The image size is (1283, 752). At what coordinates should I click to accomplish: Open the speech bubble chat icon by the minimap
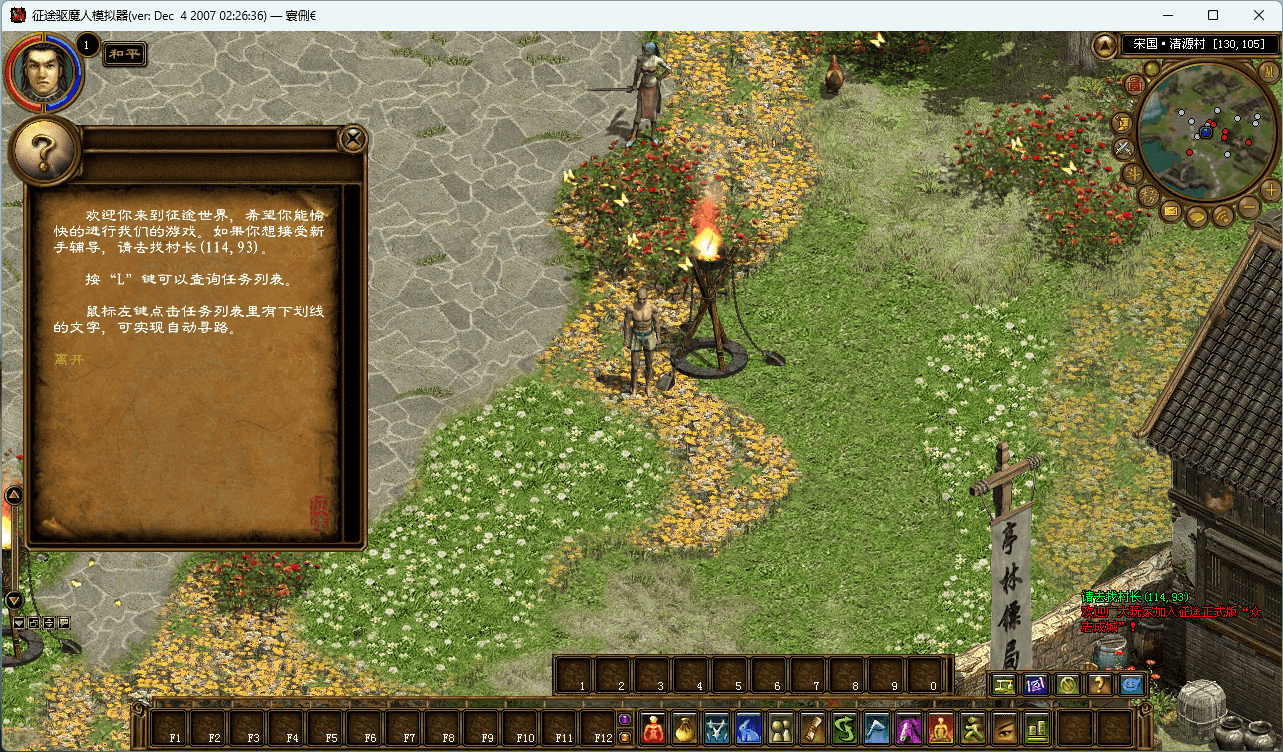(x=1196, y=217)
